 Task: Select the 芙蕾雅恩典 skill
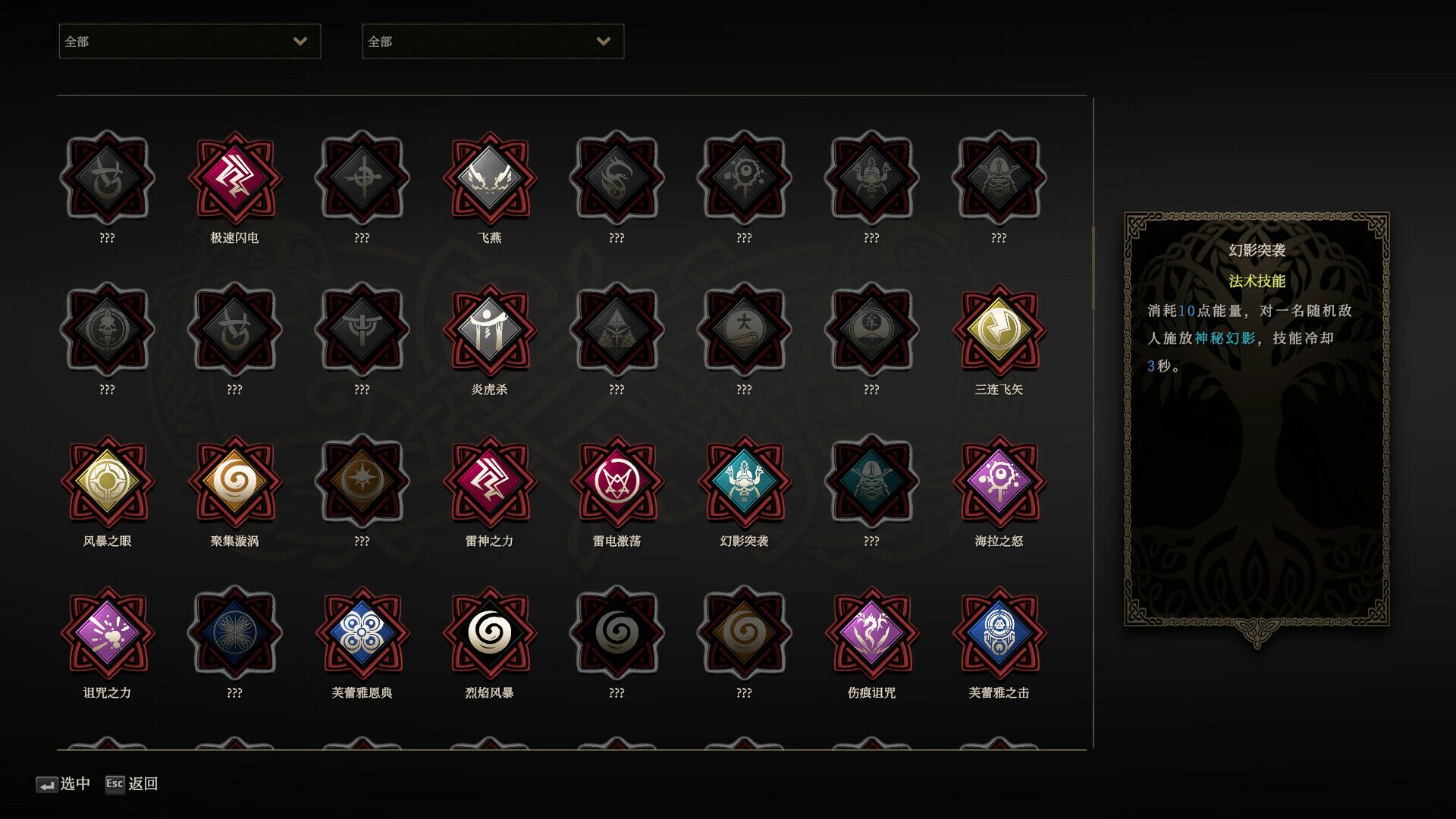point(362,633)
